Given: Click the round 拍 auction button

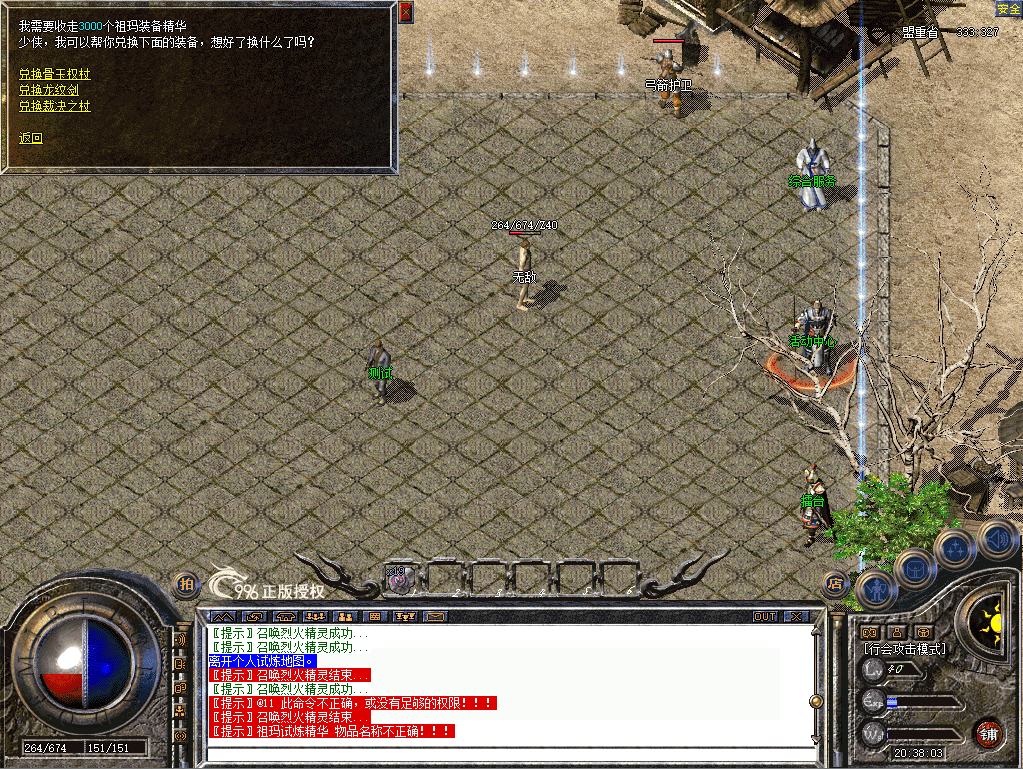Looking at the screenshot, I should 186,583.
